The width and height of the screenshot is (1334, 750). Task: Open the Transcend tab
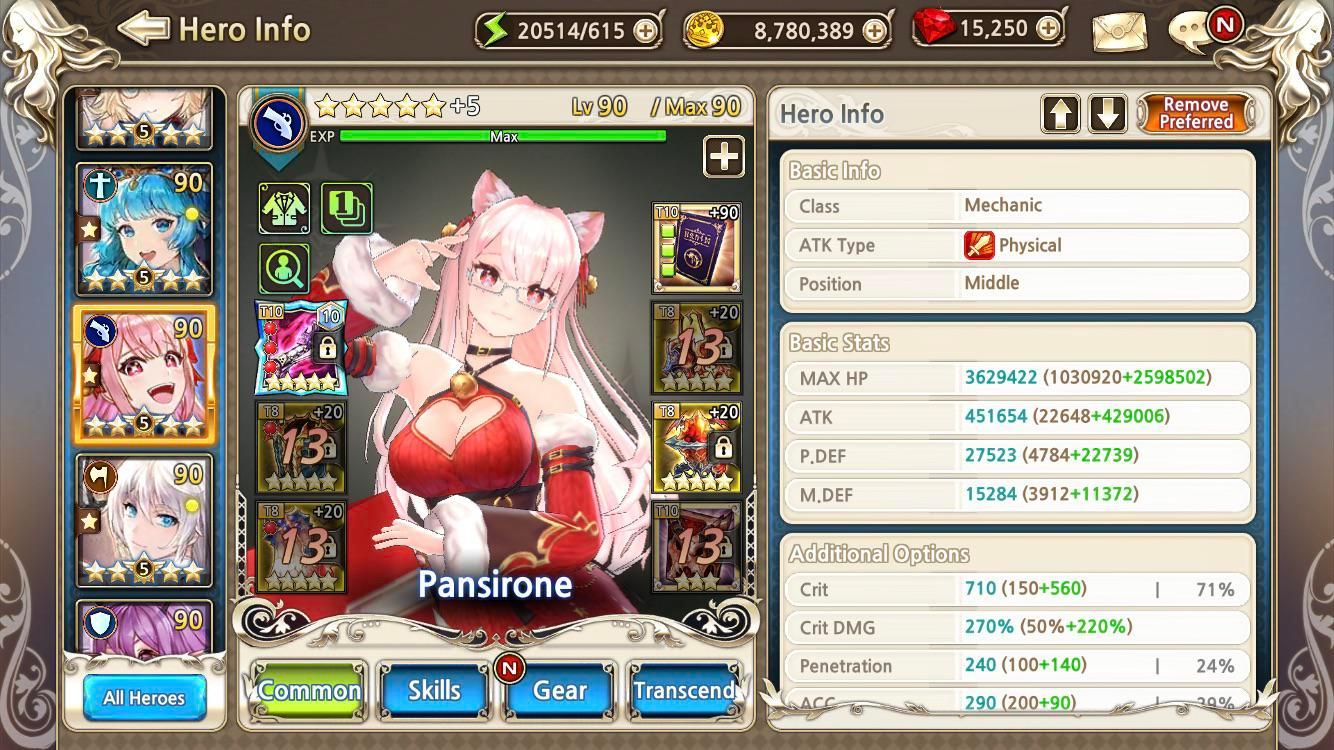[x=685, y=689]
